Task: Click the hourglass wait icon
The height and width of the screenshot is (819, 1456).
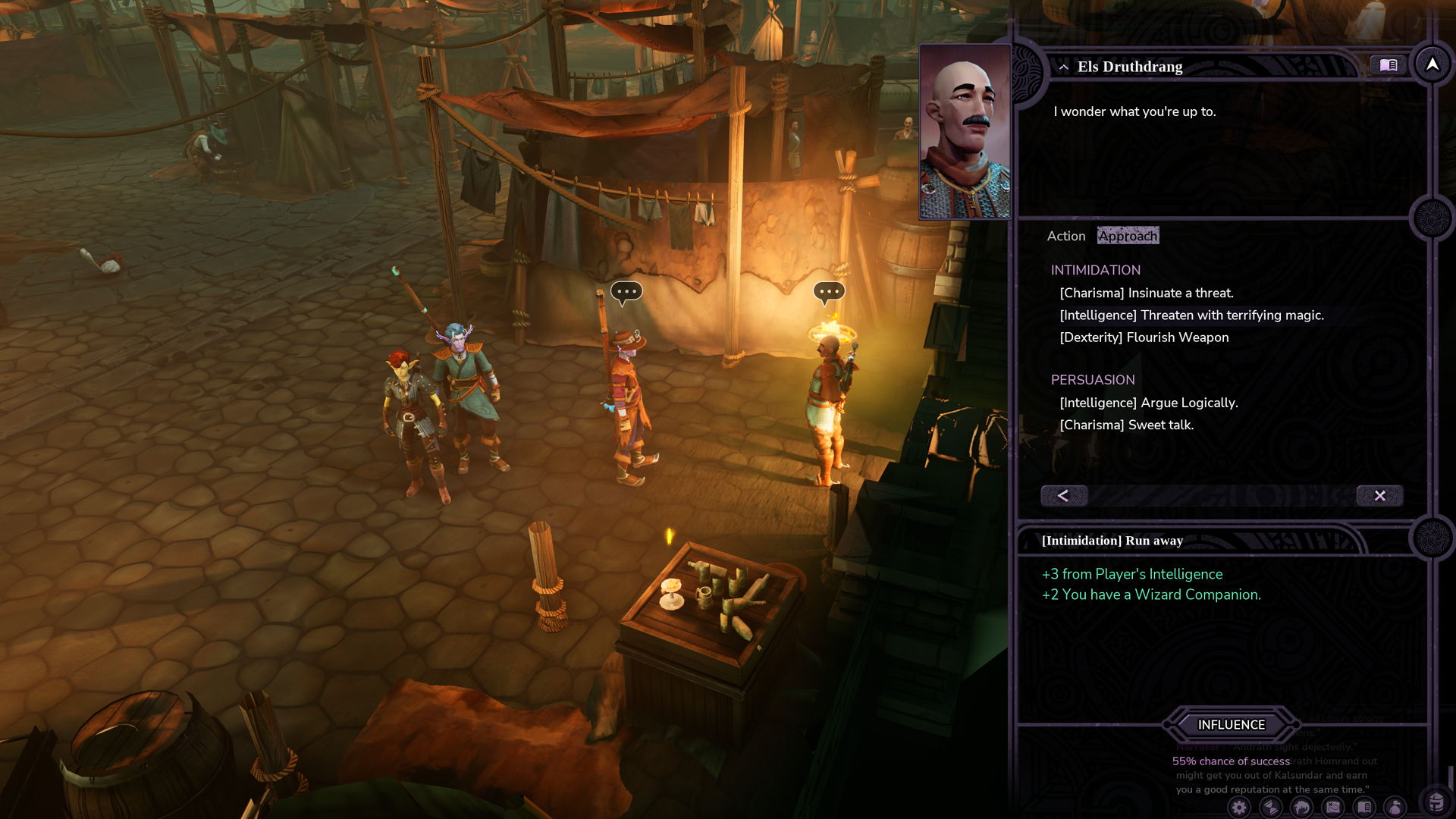Action: 1270,808
